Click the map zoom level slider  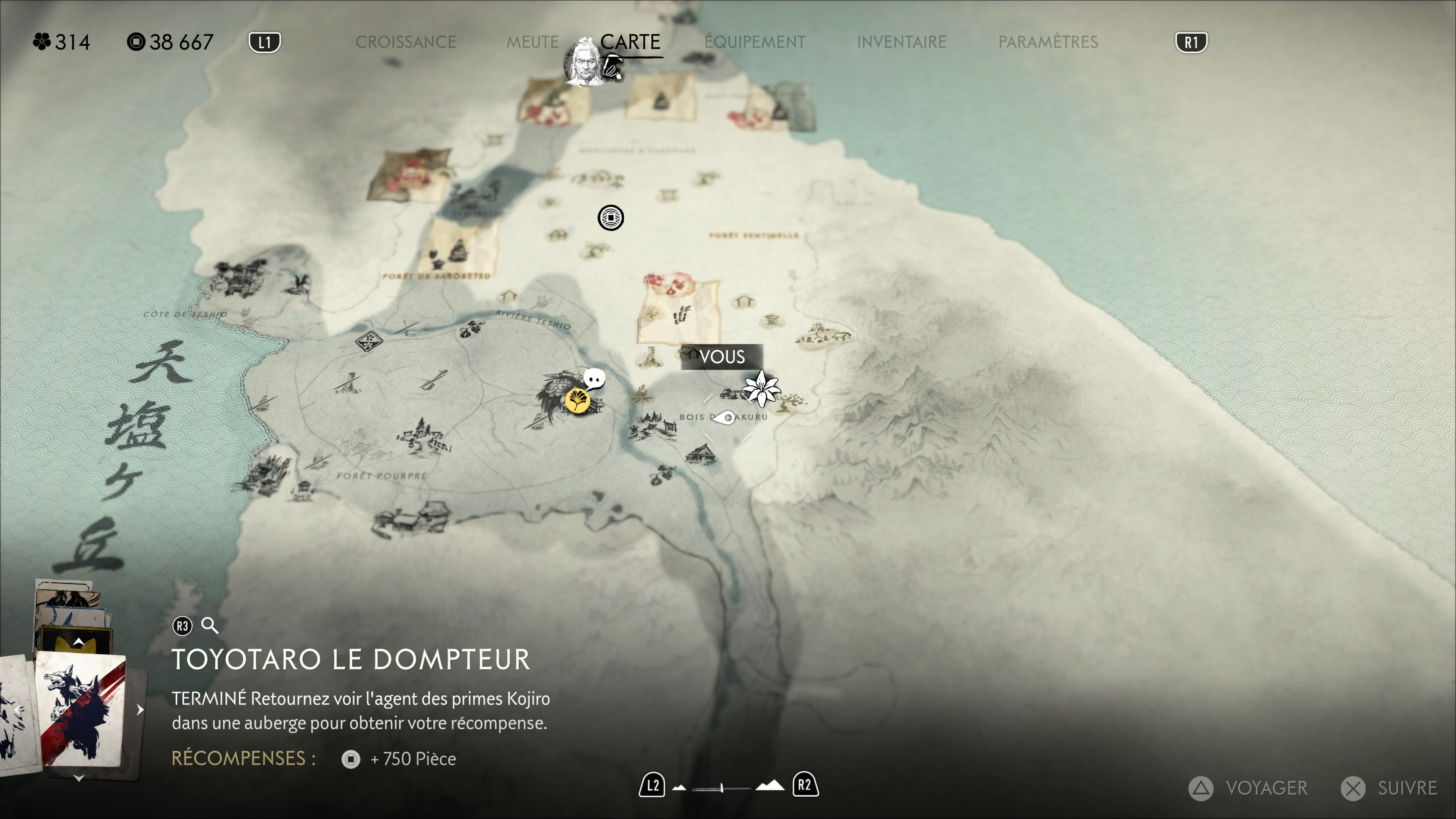[x=722, y=788]
